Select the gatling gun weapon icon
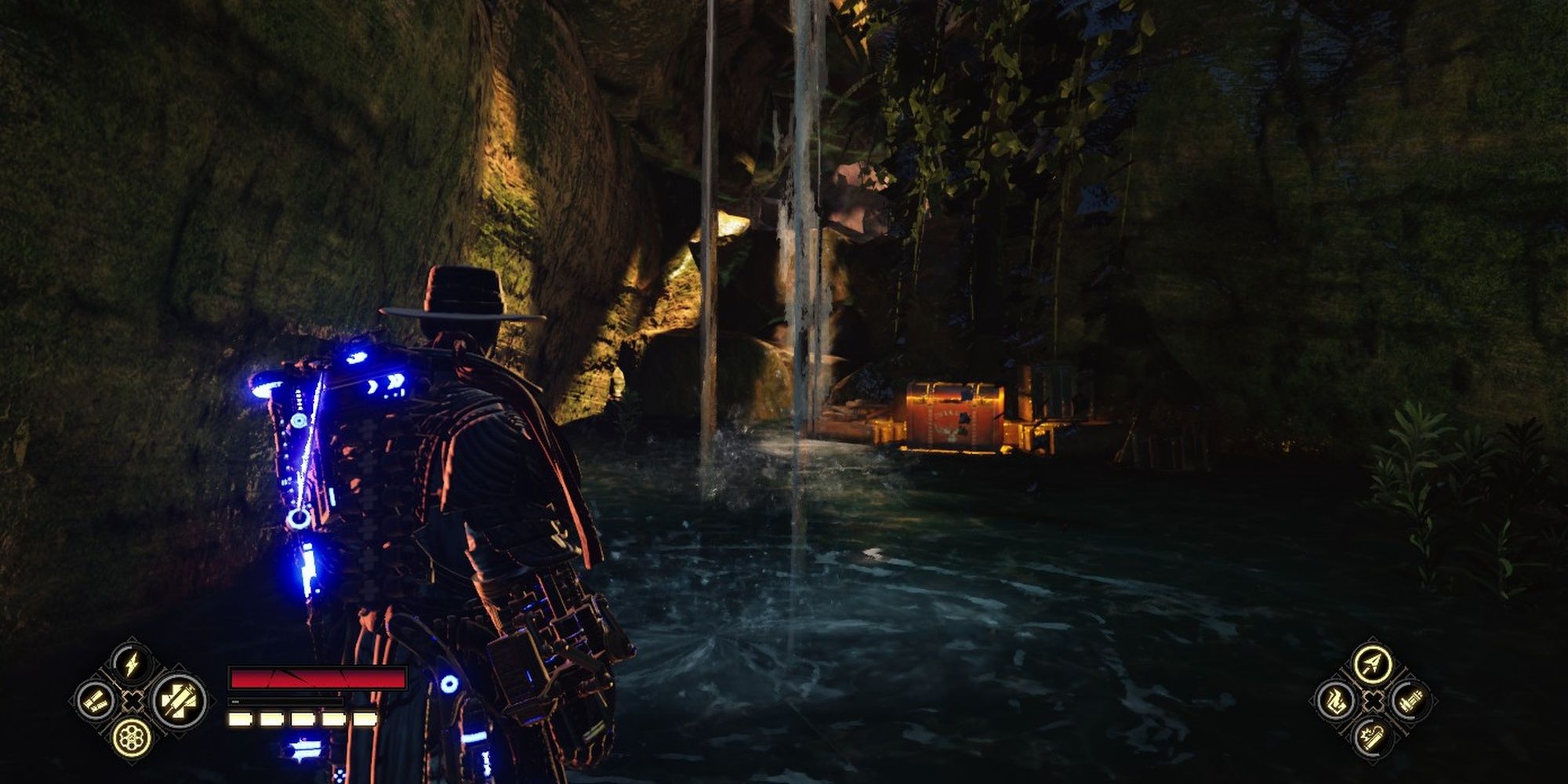 point(1409,699)
